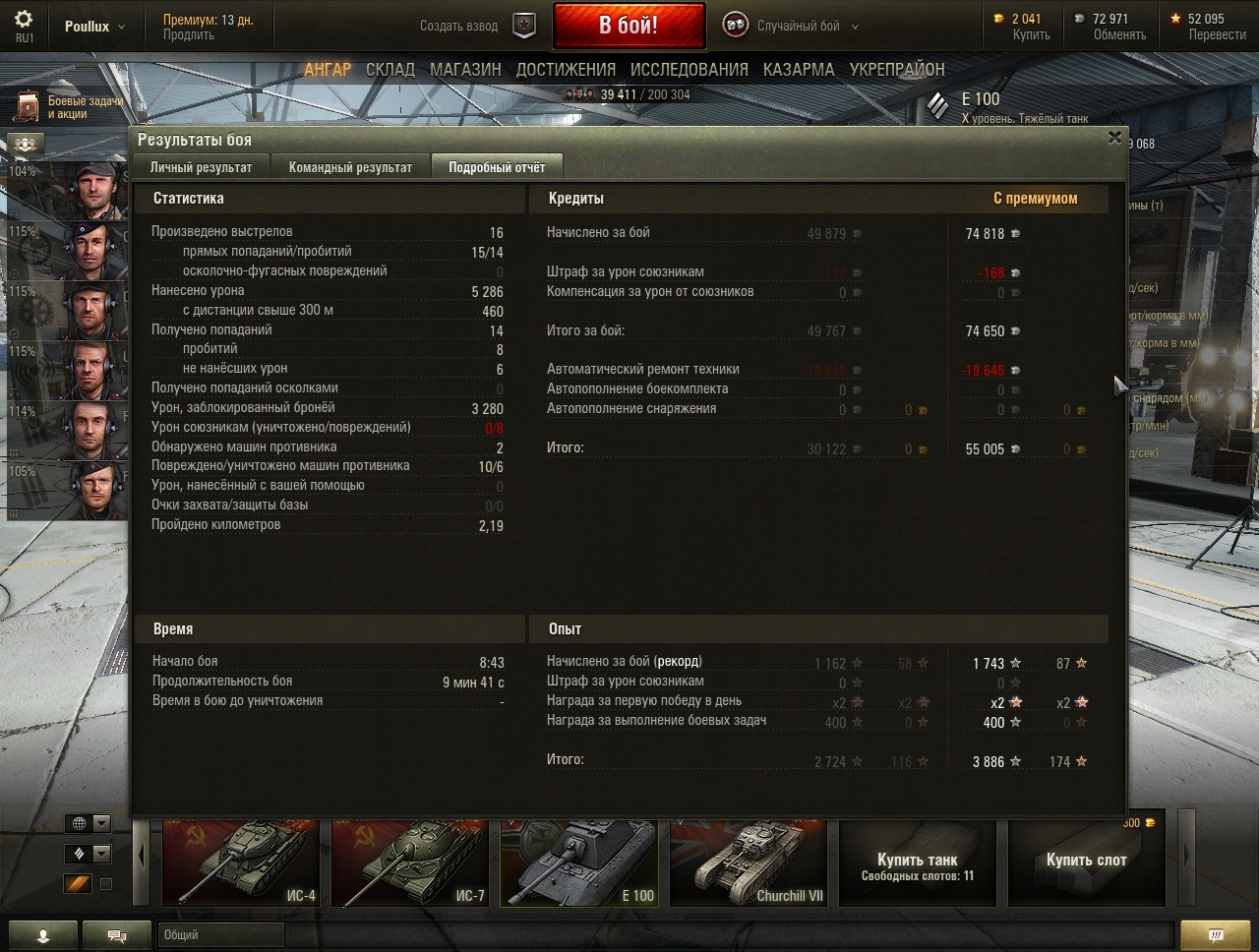Visit the Казарма section
This screenshot has height=952, width=1259.
[x=798, y=70]
